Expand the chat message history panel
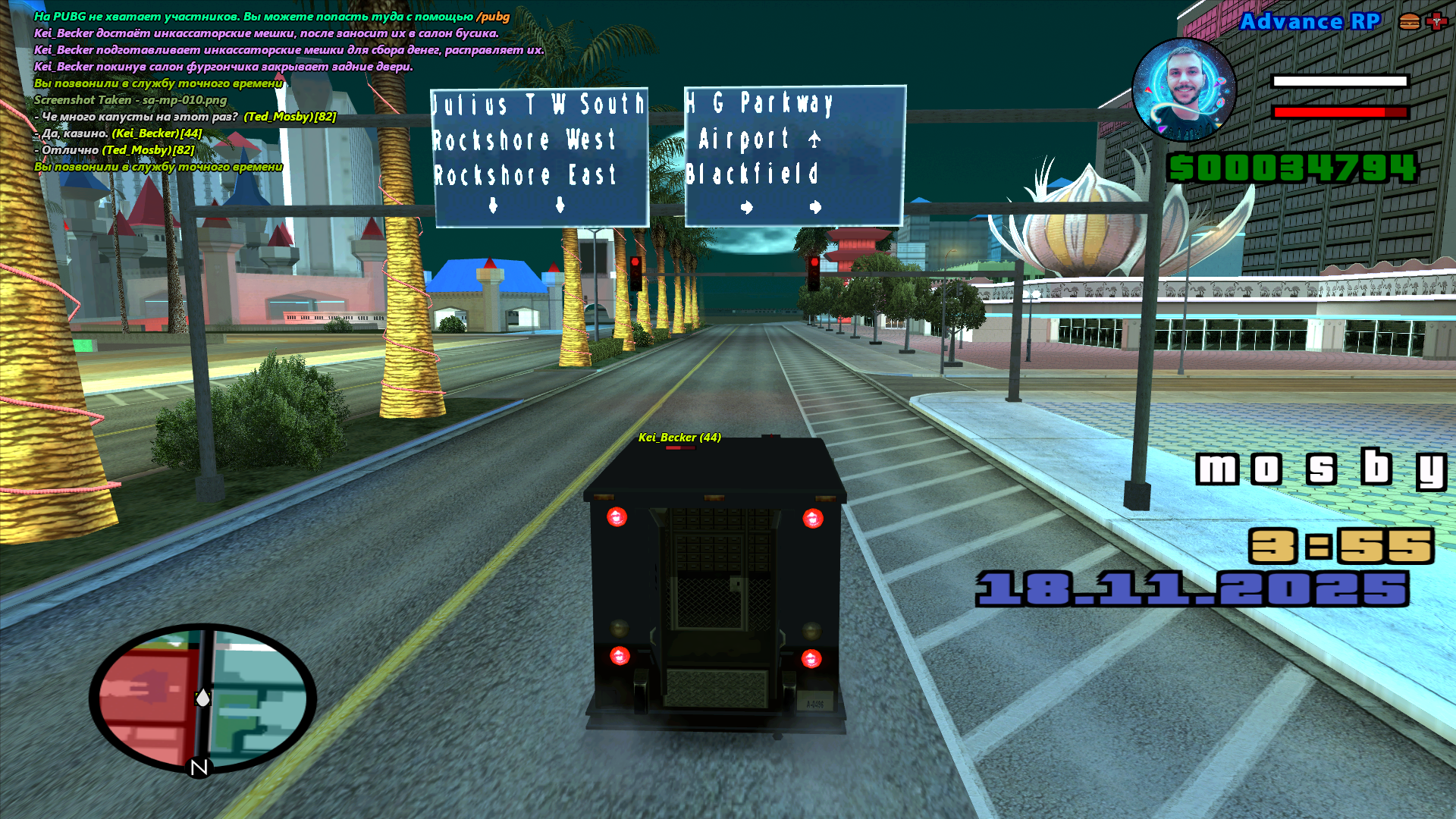This screenshot has height=819, width=1456. (265, 91)
